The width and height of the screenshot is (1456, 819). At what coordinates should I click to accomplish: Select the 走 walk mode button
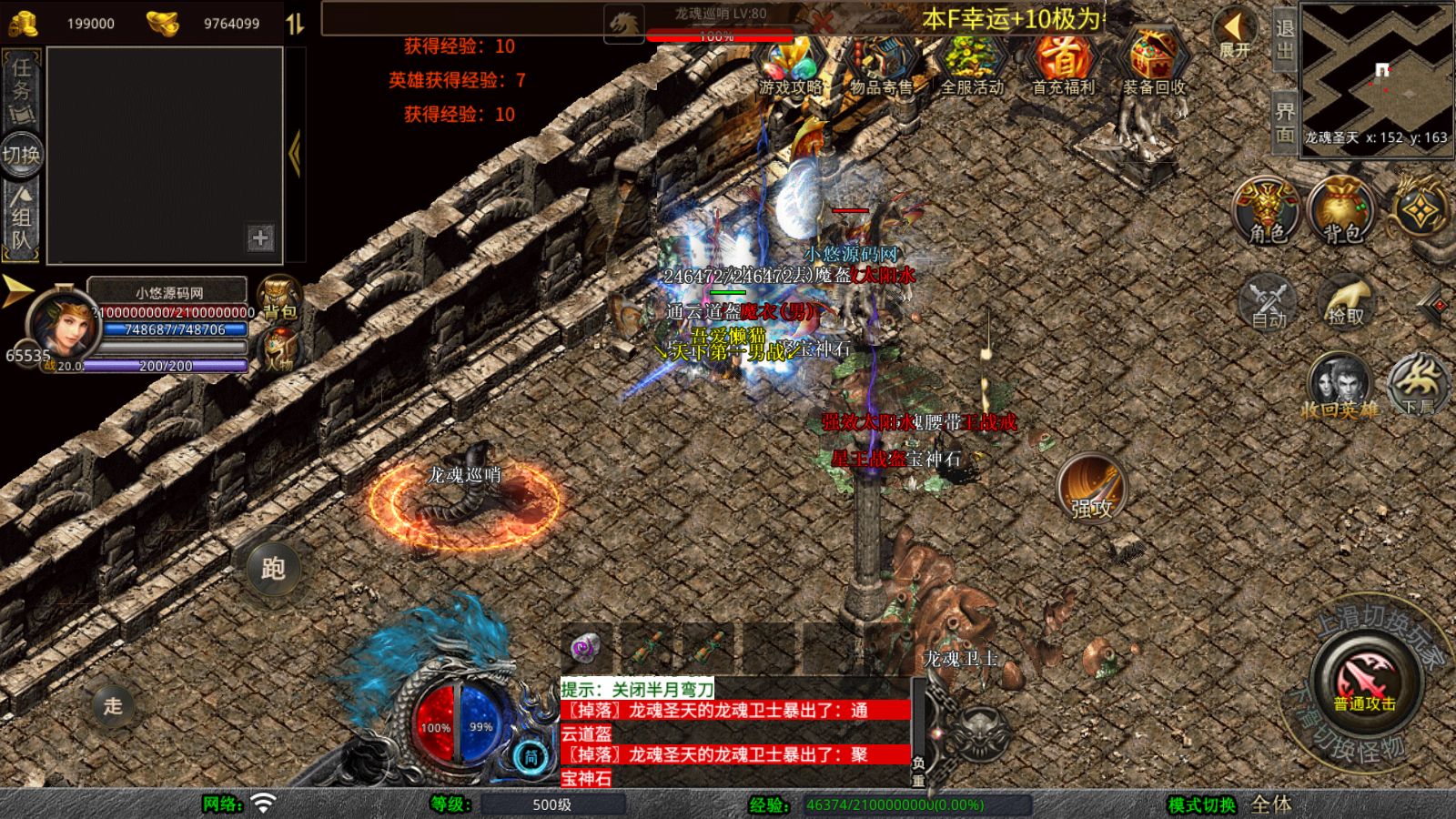point(113,705)
